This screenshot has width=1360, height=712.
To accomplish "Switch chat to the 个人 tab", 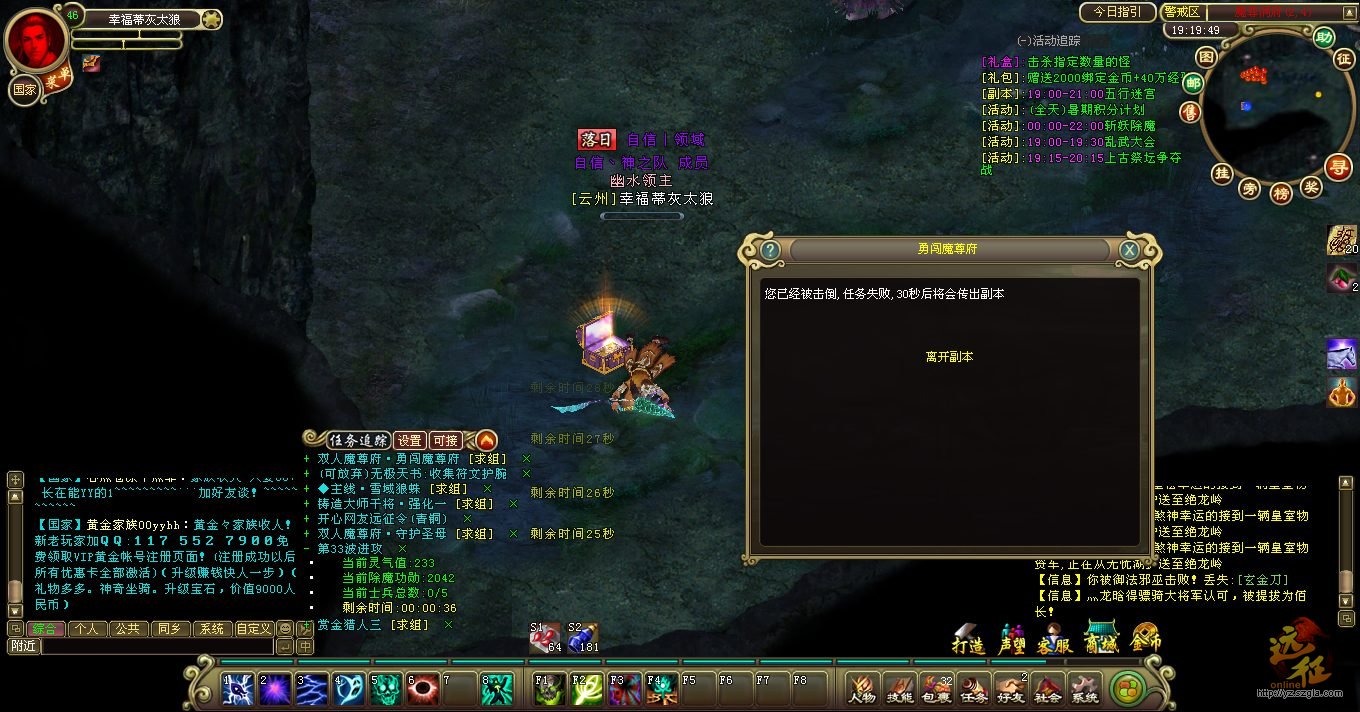I will [87, 629].
